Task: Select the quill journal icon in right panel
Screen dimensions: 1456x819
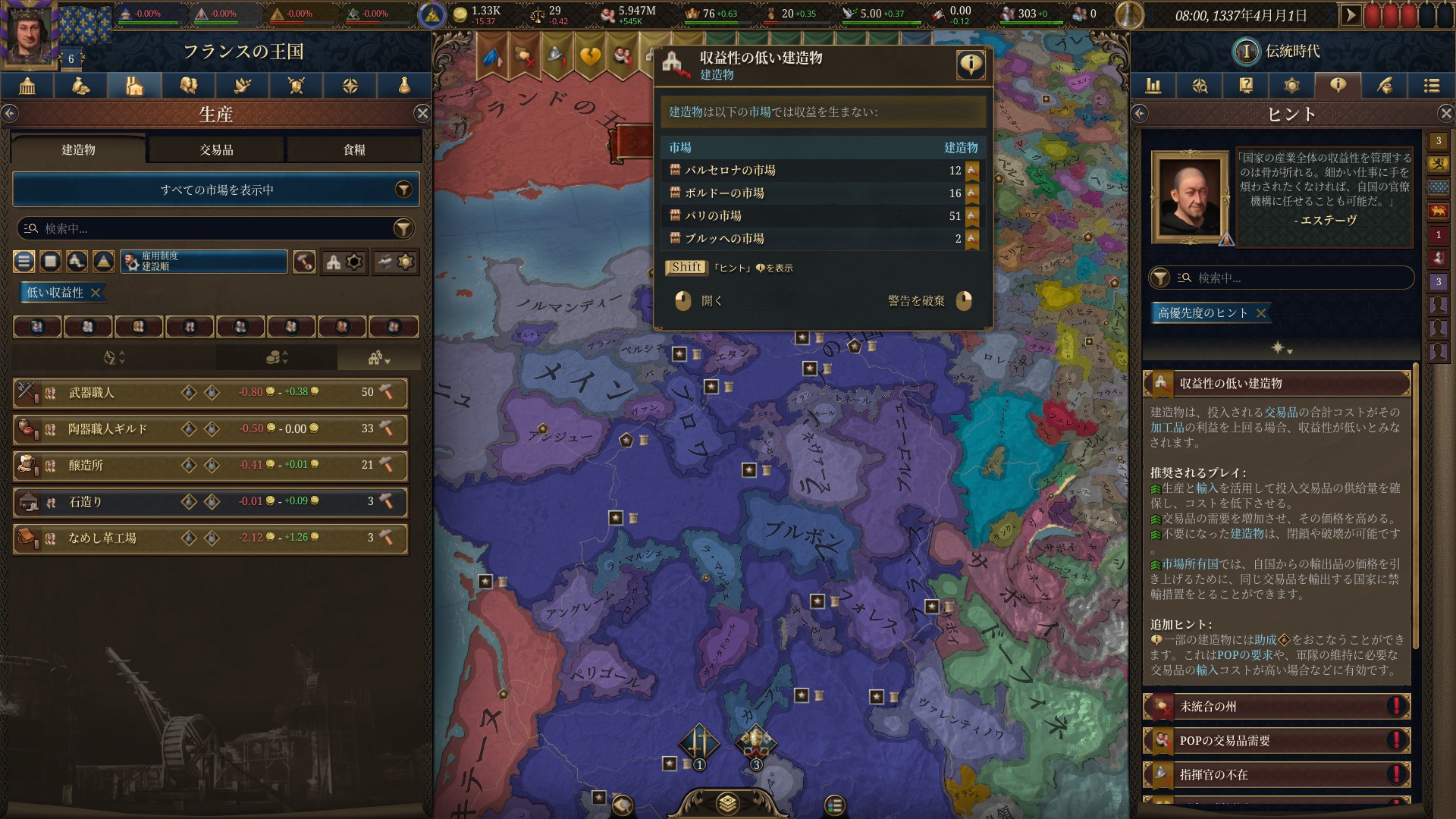Action: (1385, 86)
